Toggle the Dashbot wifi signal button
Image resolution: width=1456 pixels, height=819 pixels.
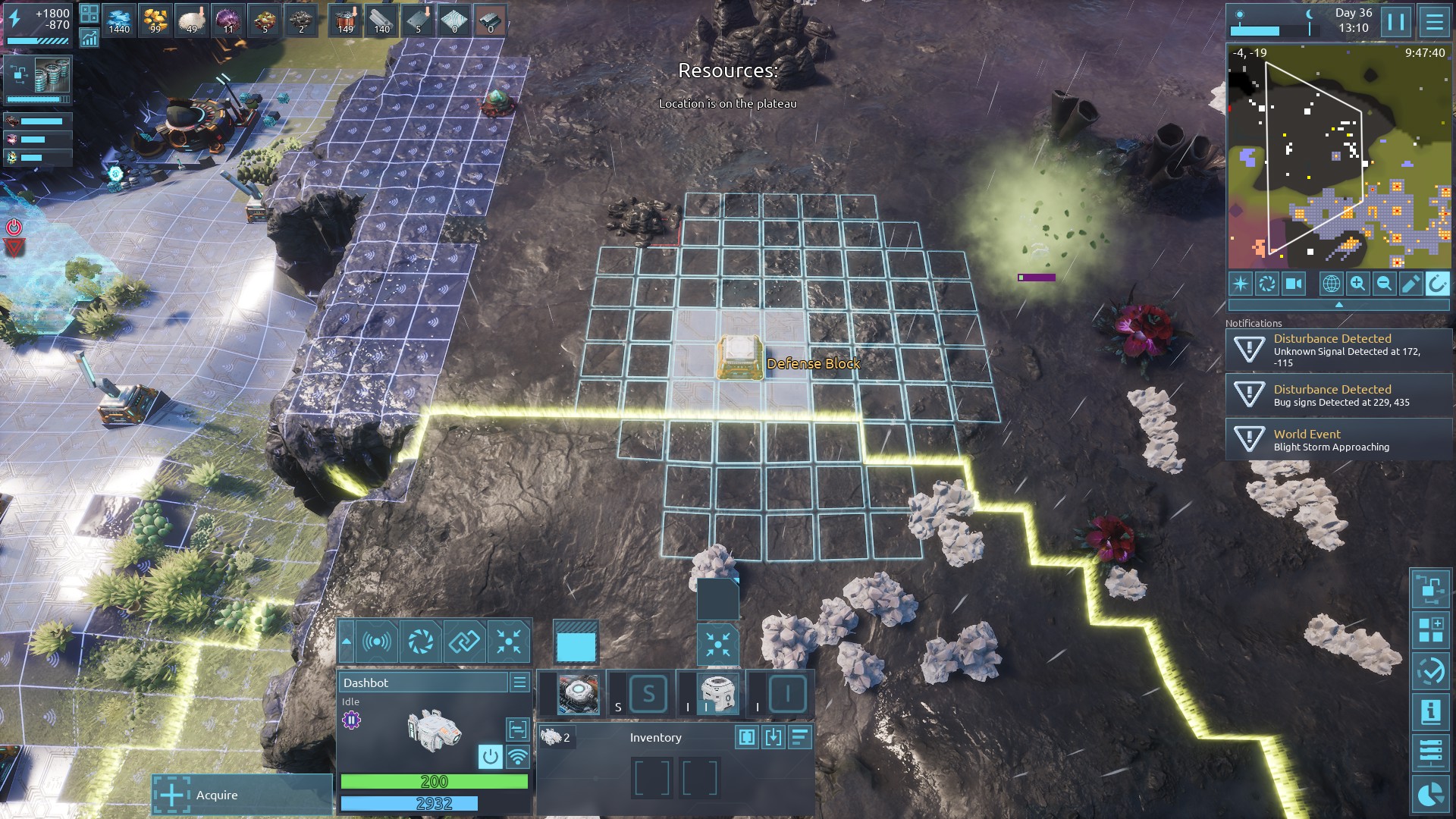click(518, 756)
